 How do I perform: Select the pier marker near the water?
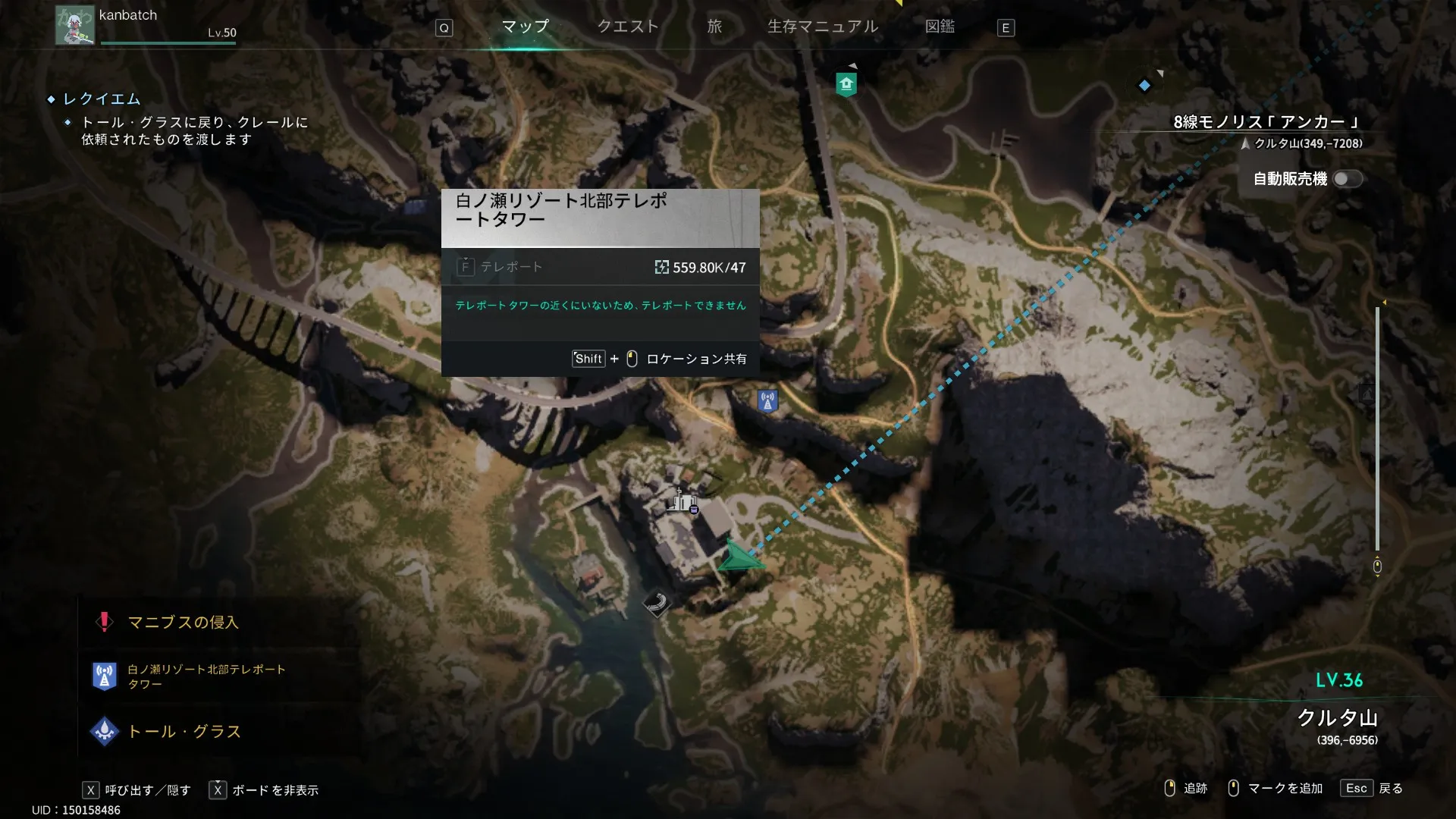pos(657,604)
